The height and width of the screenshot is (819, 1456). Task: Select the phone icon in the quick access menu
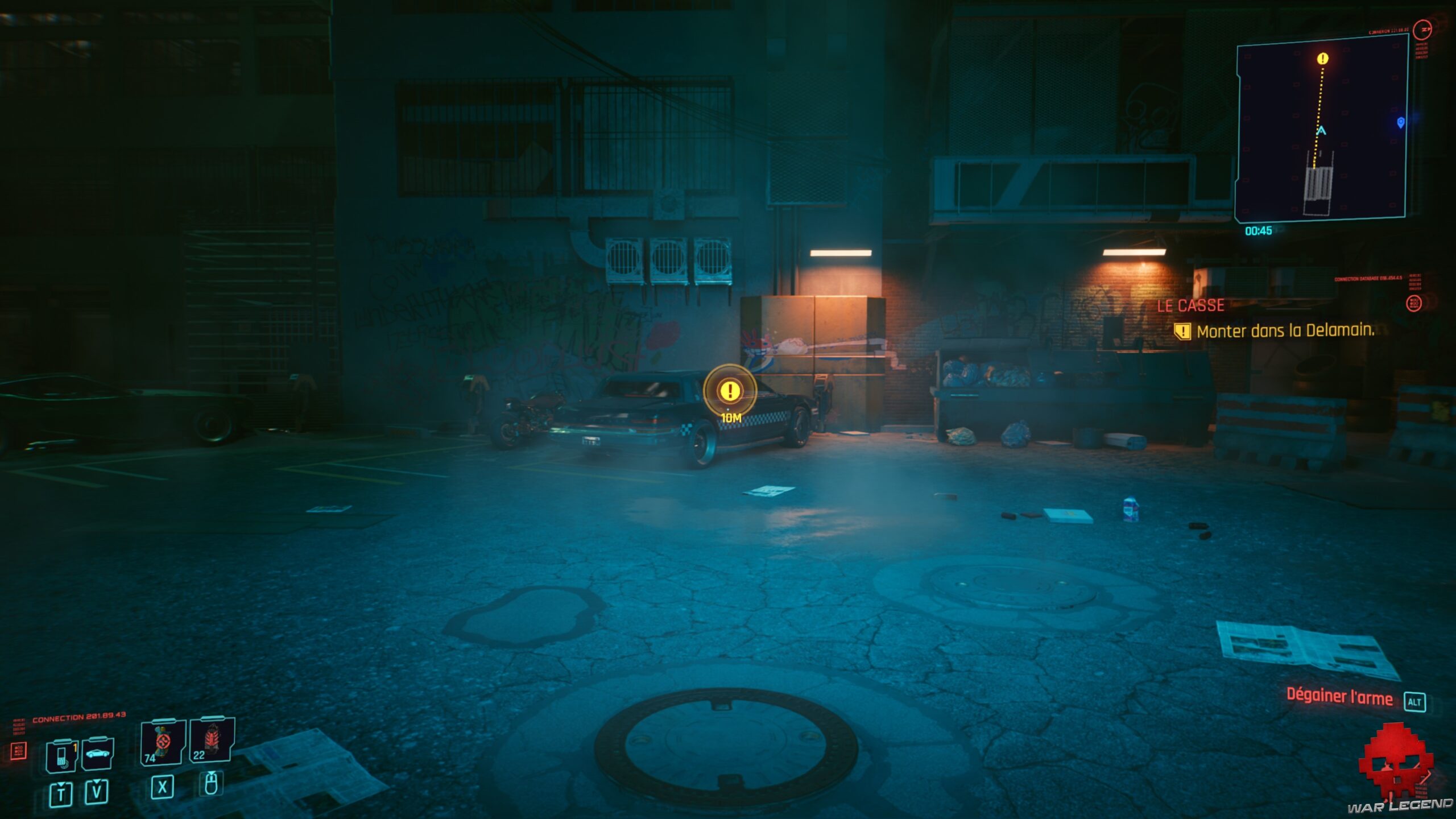62,755
